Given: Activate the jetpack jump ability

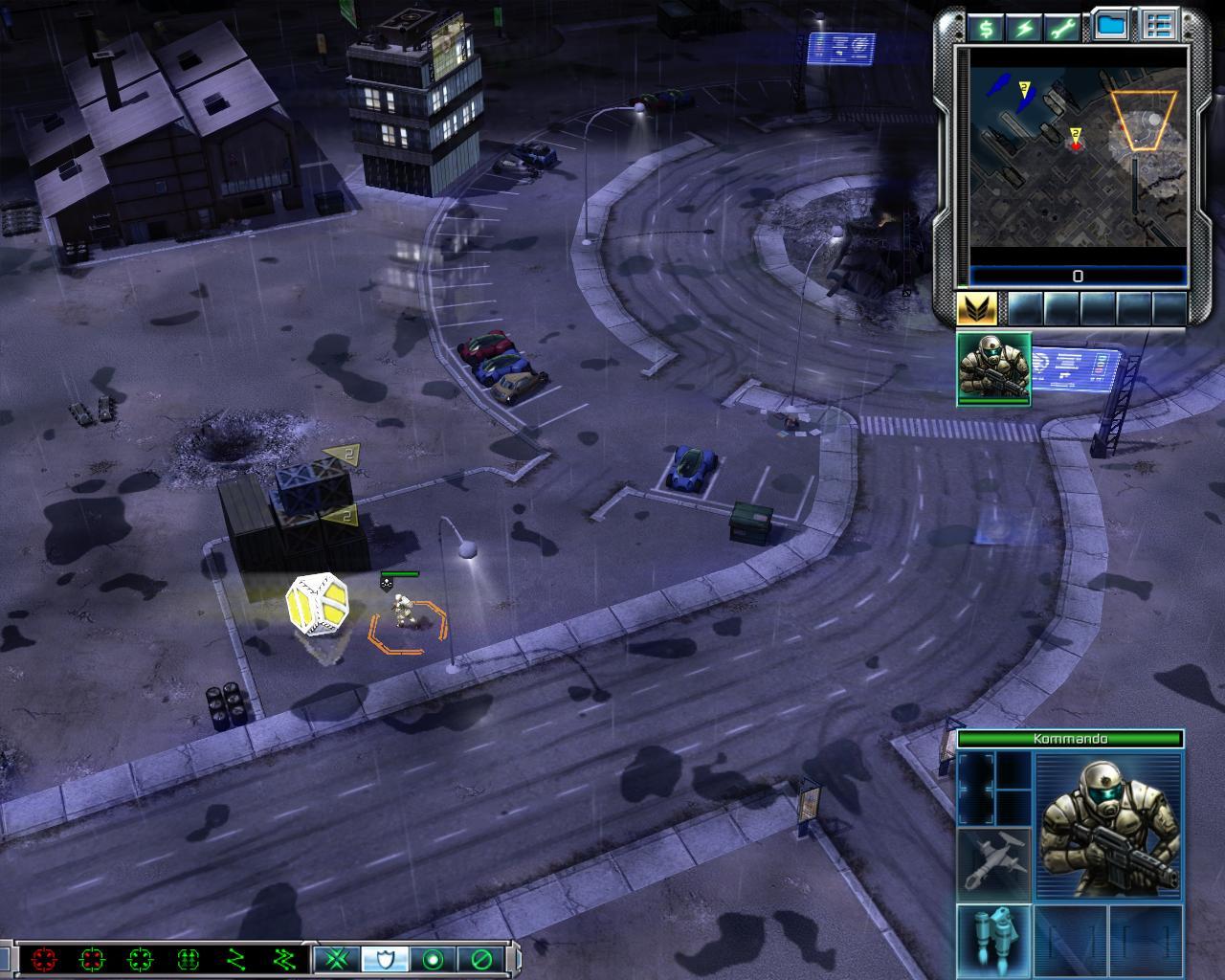Looking at the screenshot, I should point(993,939).
